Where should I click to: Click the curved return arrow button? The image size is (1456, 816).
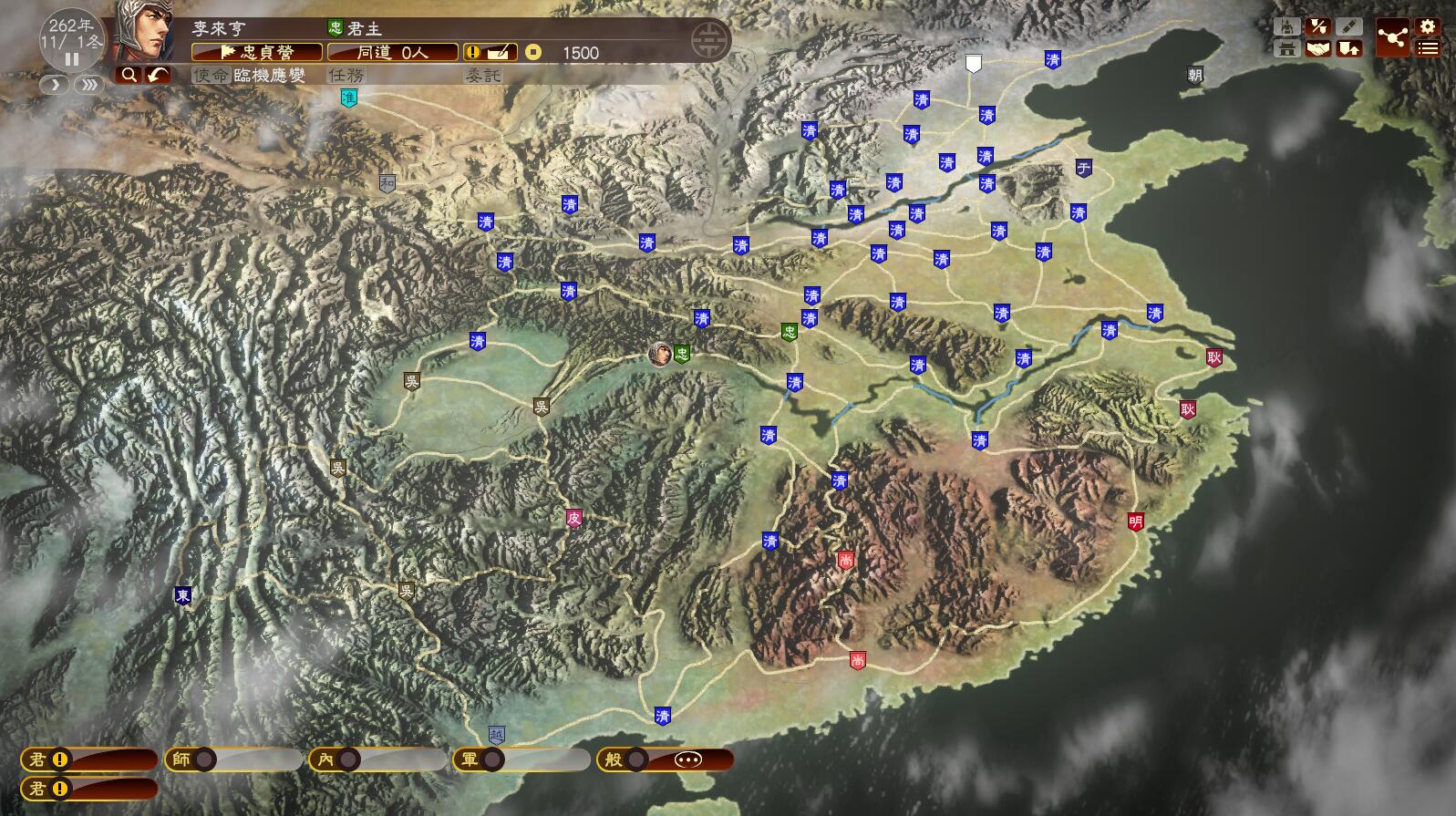[x=158, y=75]
